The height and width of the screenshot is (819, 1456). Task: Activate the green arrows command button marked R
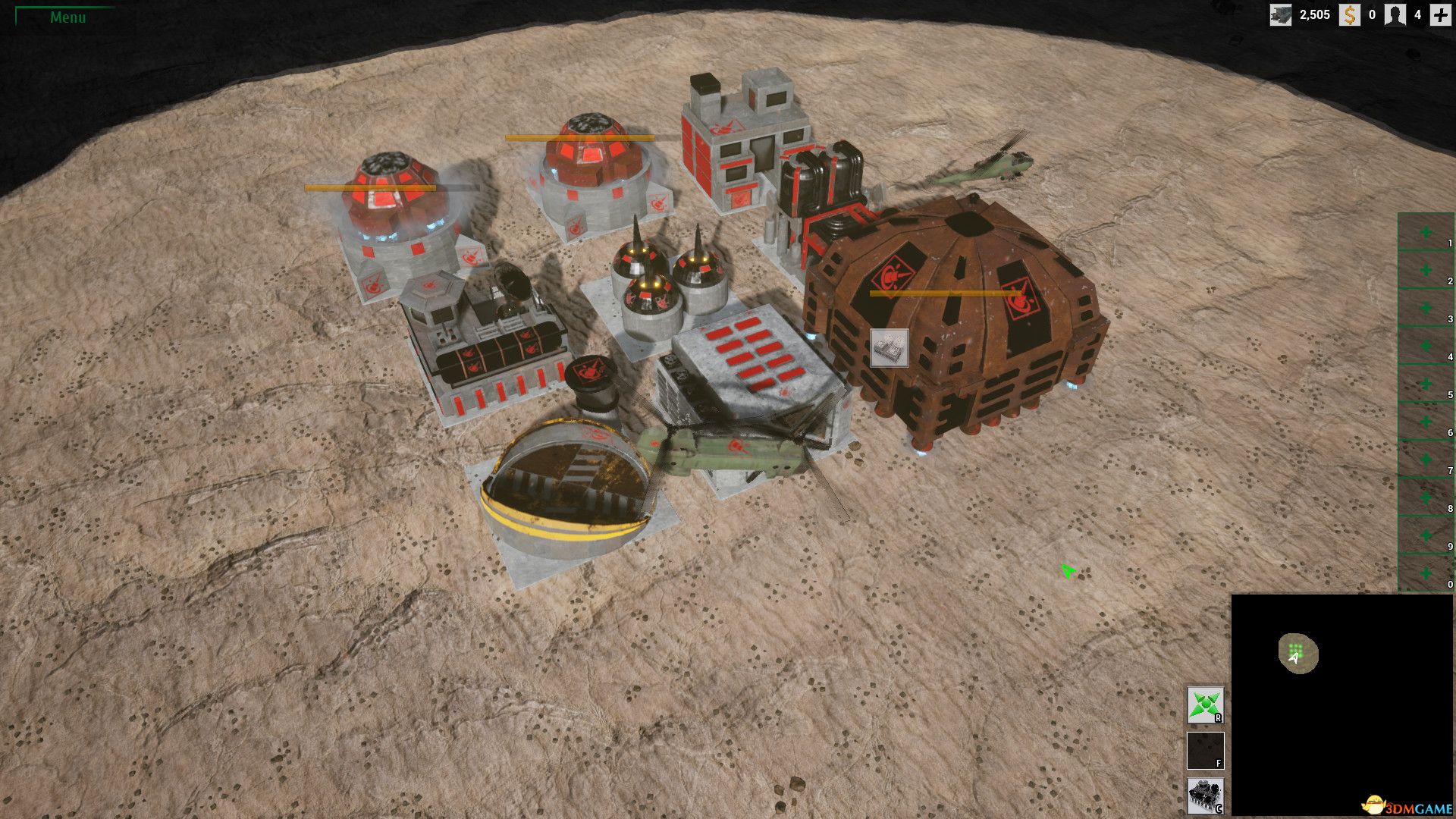[1205, 705]
